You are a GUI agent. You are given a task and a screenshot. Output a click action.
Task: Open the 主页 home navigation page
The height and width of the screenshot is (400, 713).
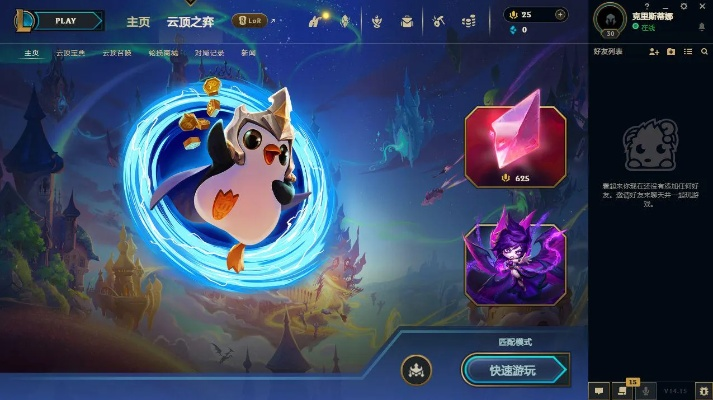138,21
